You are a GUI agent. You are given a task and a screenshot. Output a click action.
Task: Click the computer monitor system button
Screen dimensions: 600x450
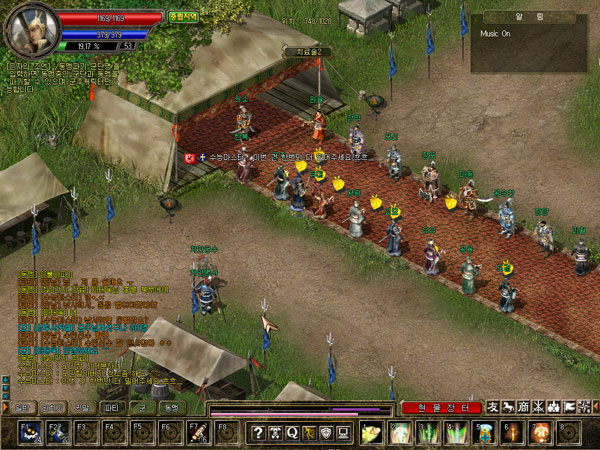(343, 432)
